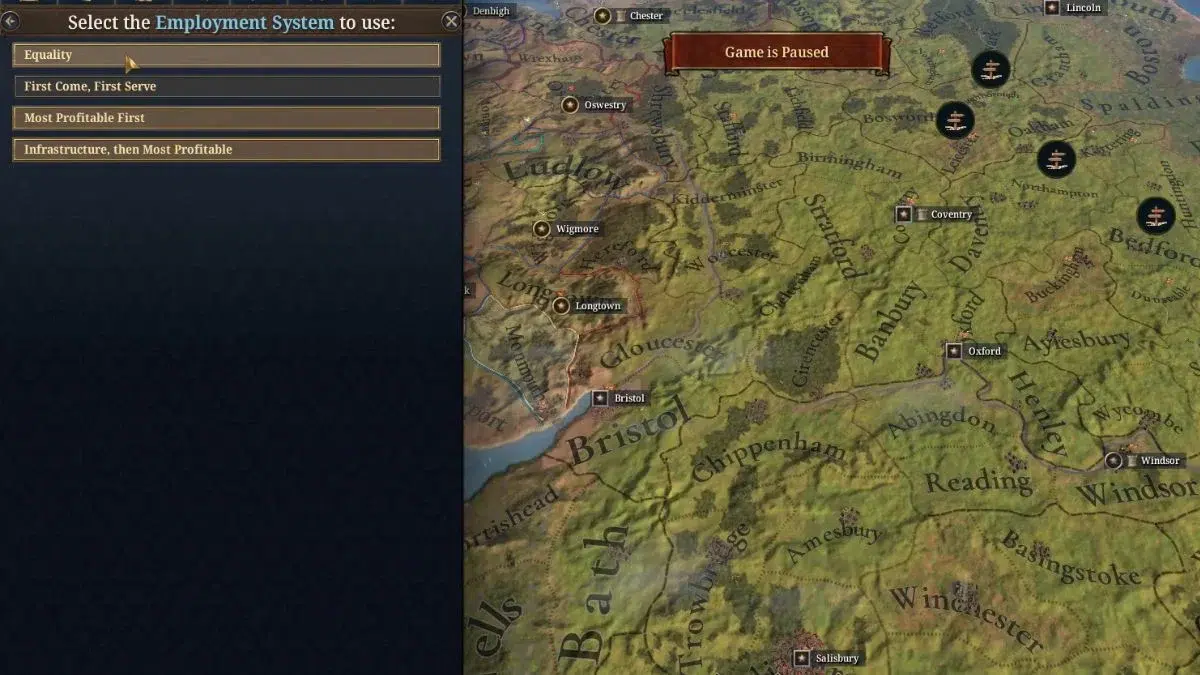Select the Wigmore town marker
Viewport: 1200px width, 675px height.
(542, 229)
